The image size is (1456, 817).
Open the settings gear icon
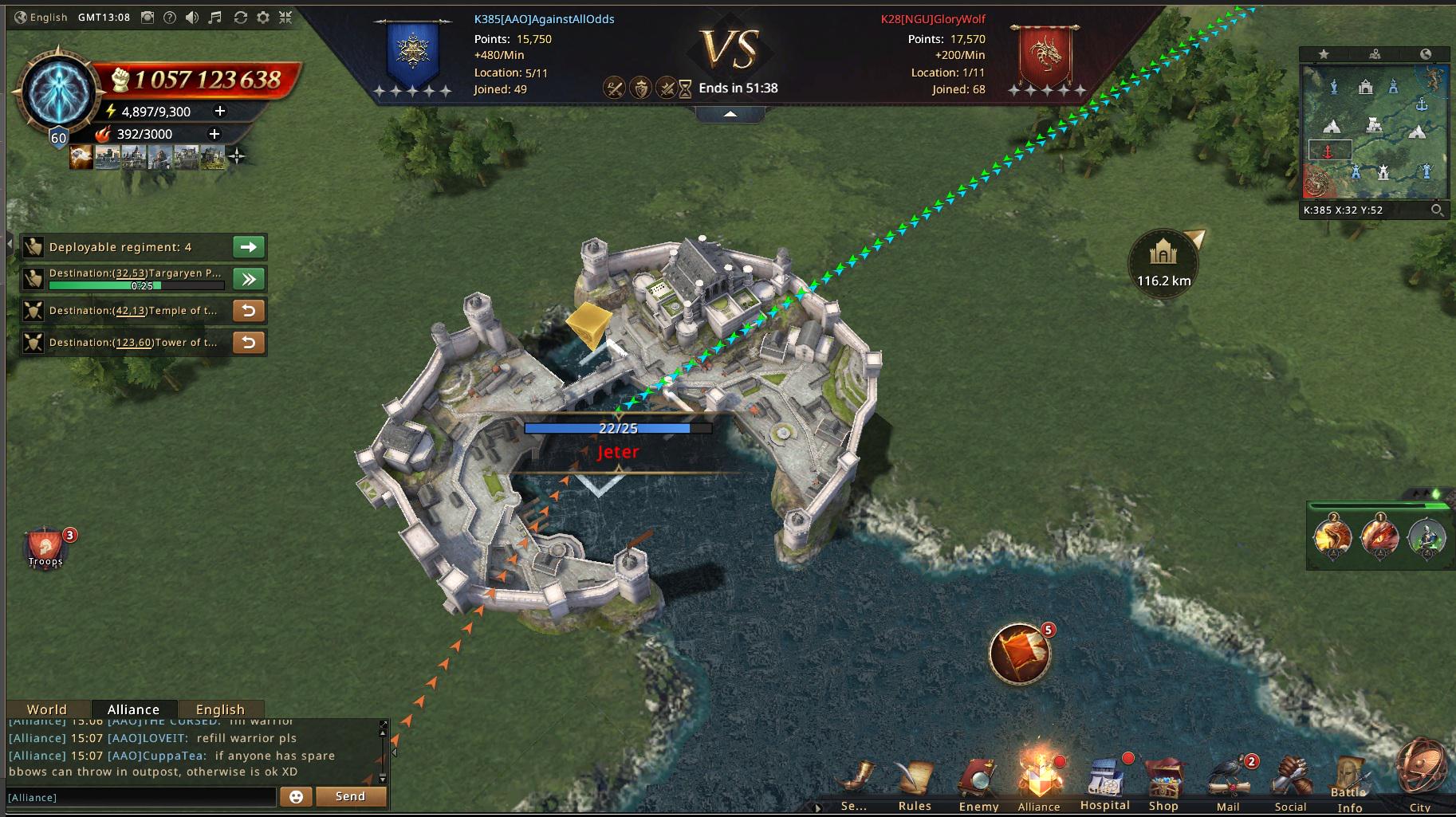click(263, 18)
